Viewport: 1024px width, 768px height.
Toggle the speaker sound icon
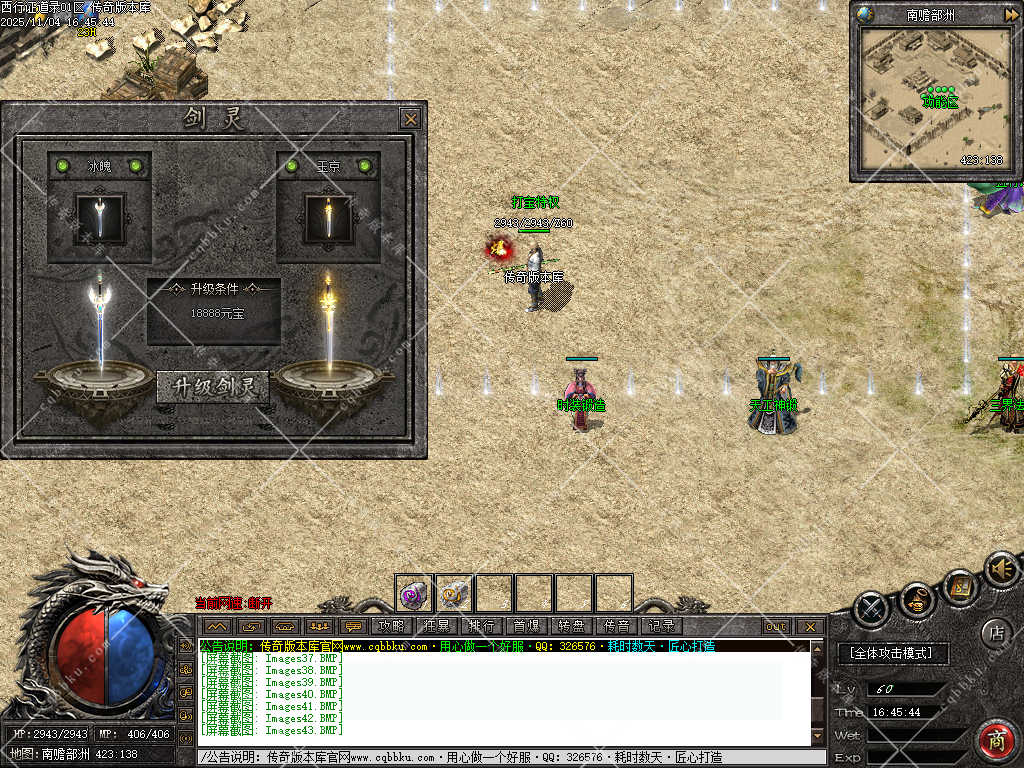pos(1000,569)
